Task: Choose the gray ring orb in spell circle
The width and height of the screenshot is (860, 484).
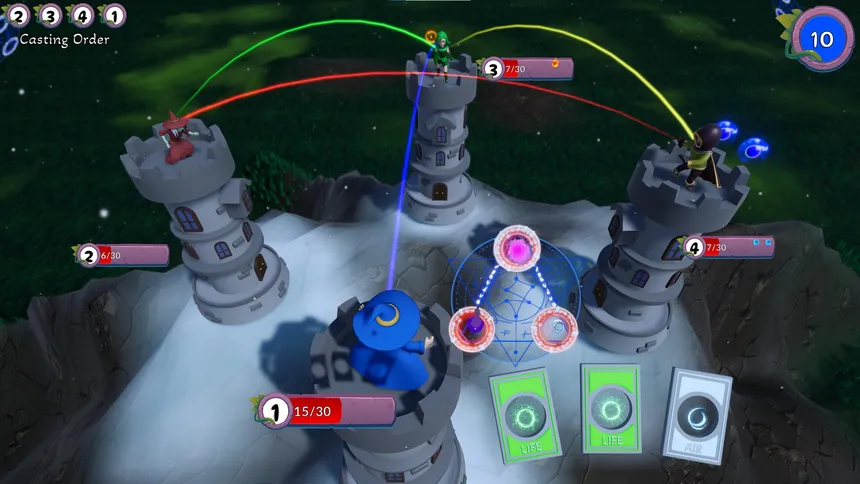Action: pos(554,329)
